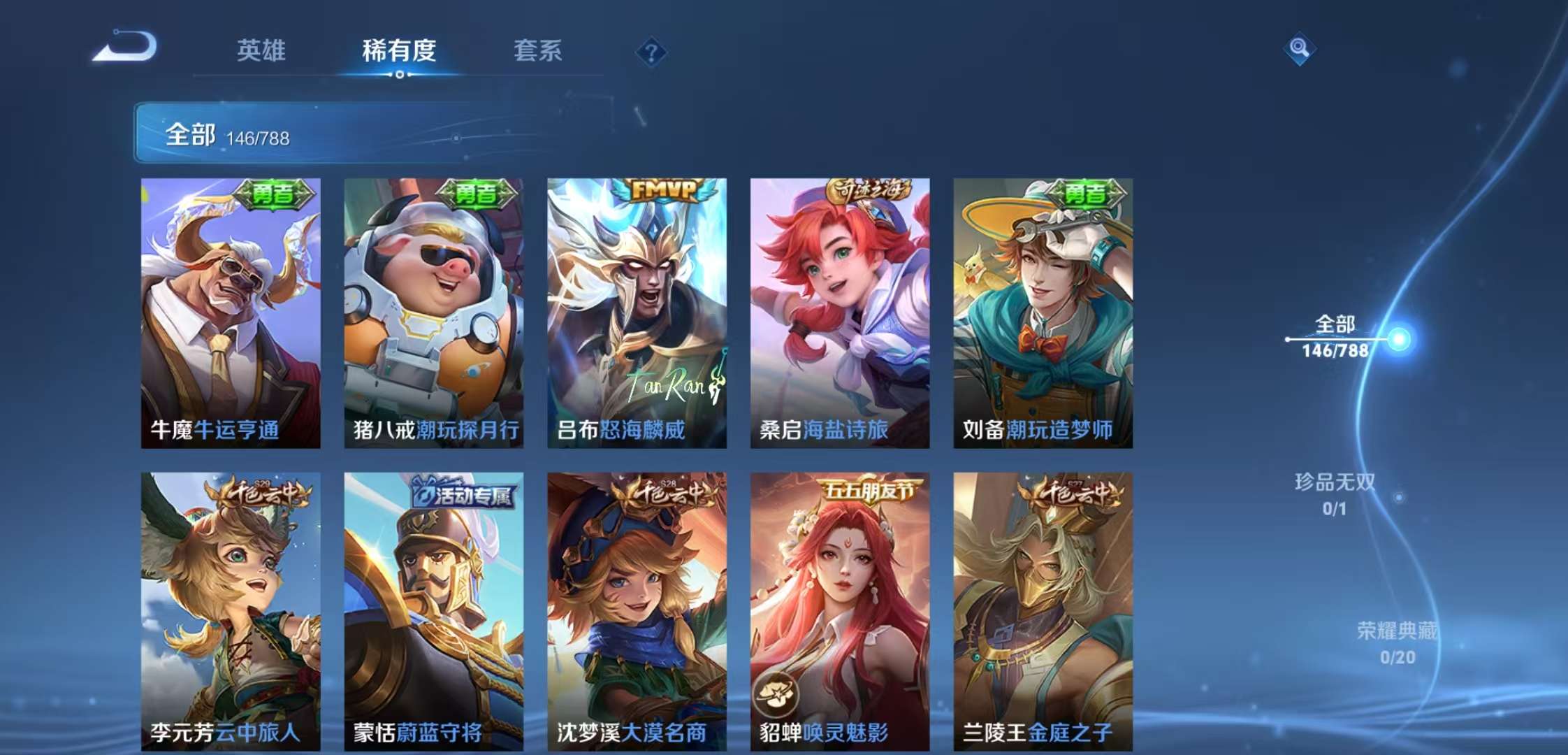Open the help question mark icon
Viewport: 1568px width, 755px height.
(x=651, y=52)
